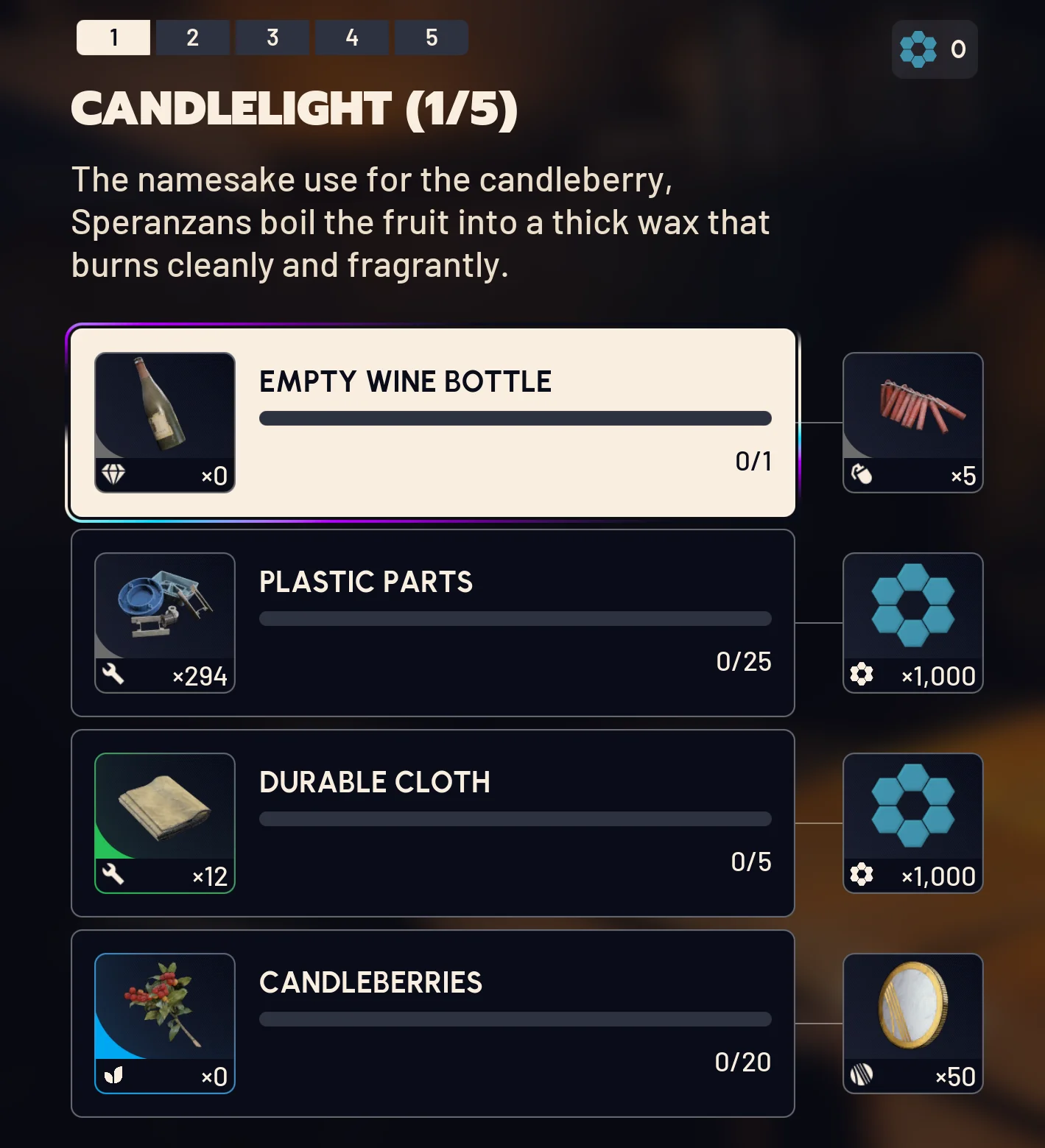Select the Candleberries plant icon
Image resolution: width=1045 pixels, height=1148 pixels.
pos(164,1009)
